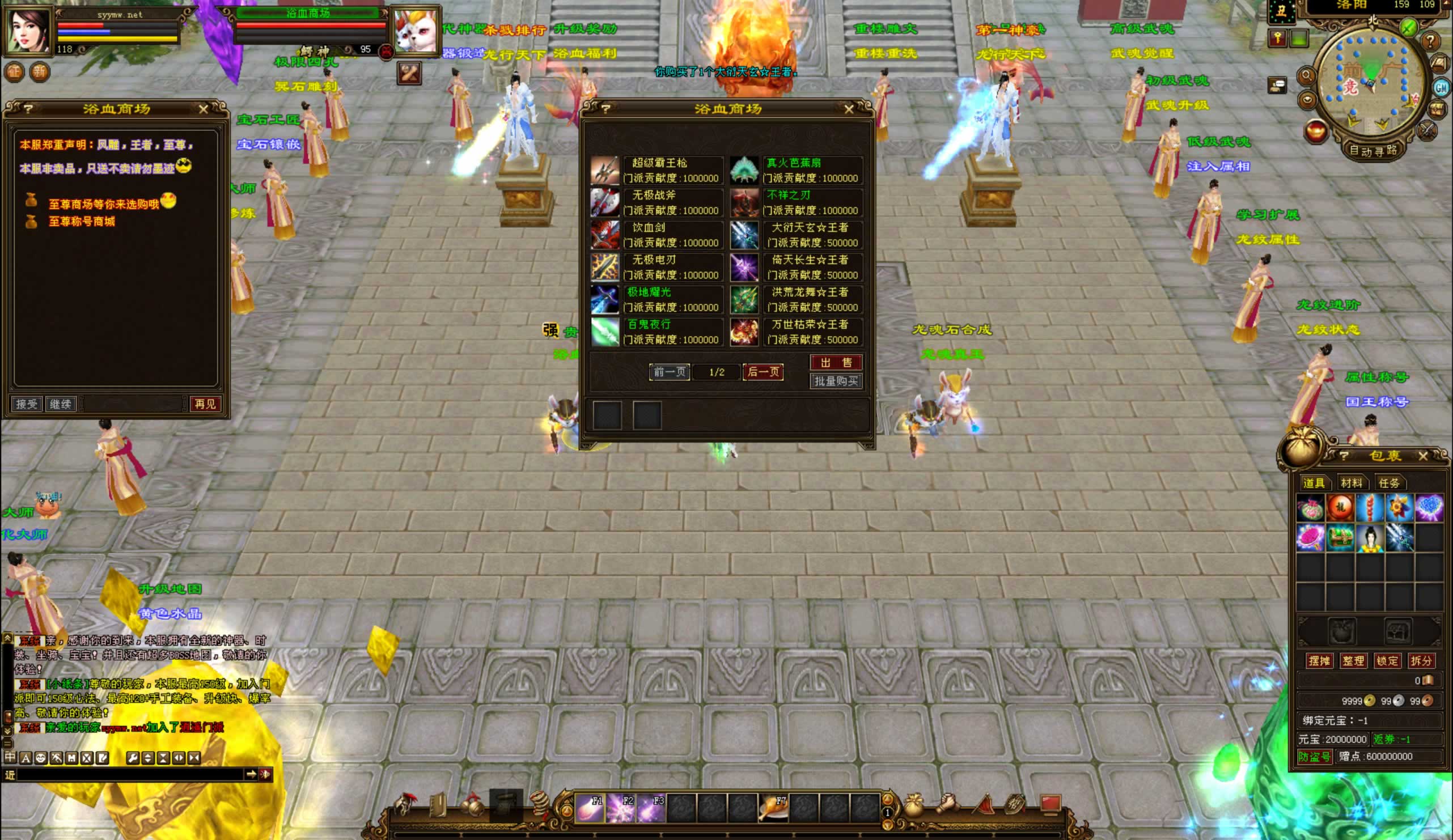1453x840 pixels.
Task: Open 摆摊 stall setup
Action: [x=1319, y=661]
